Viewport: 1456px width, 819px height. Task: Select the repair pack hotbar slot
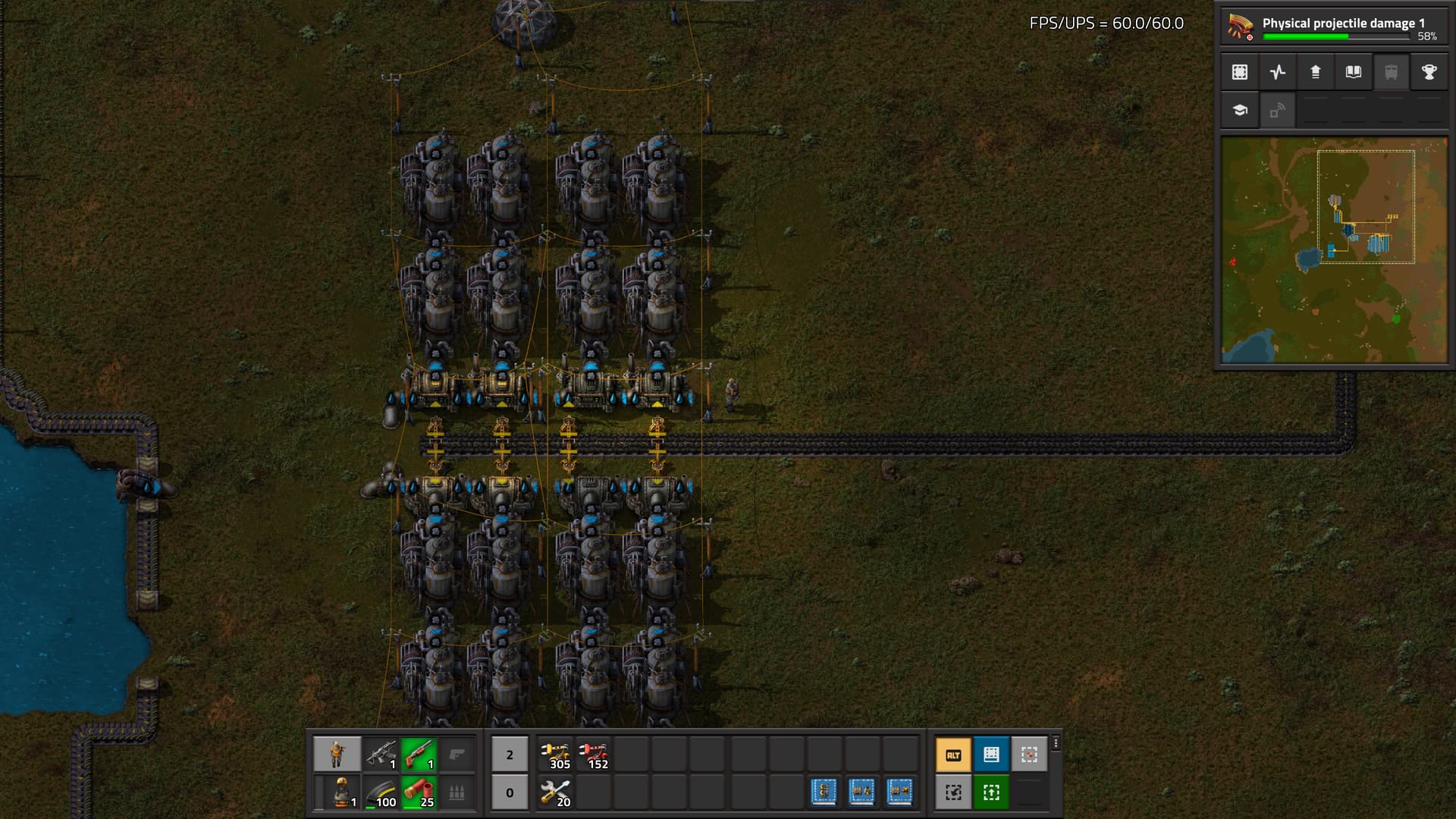pos(556,792)
